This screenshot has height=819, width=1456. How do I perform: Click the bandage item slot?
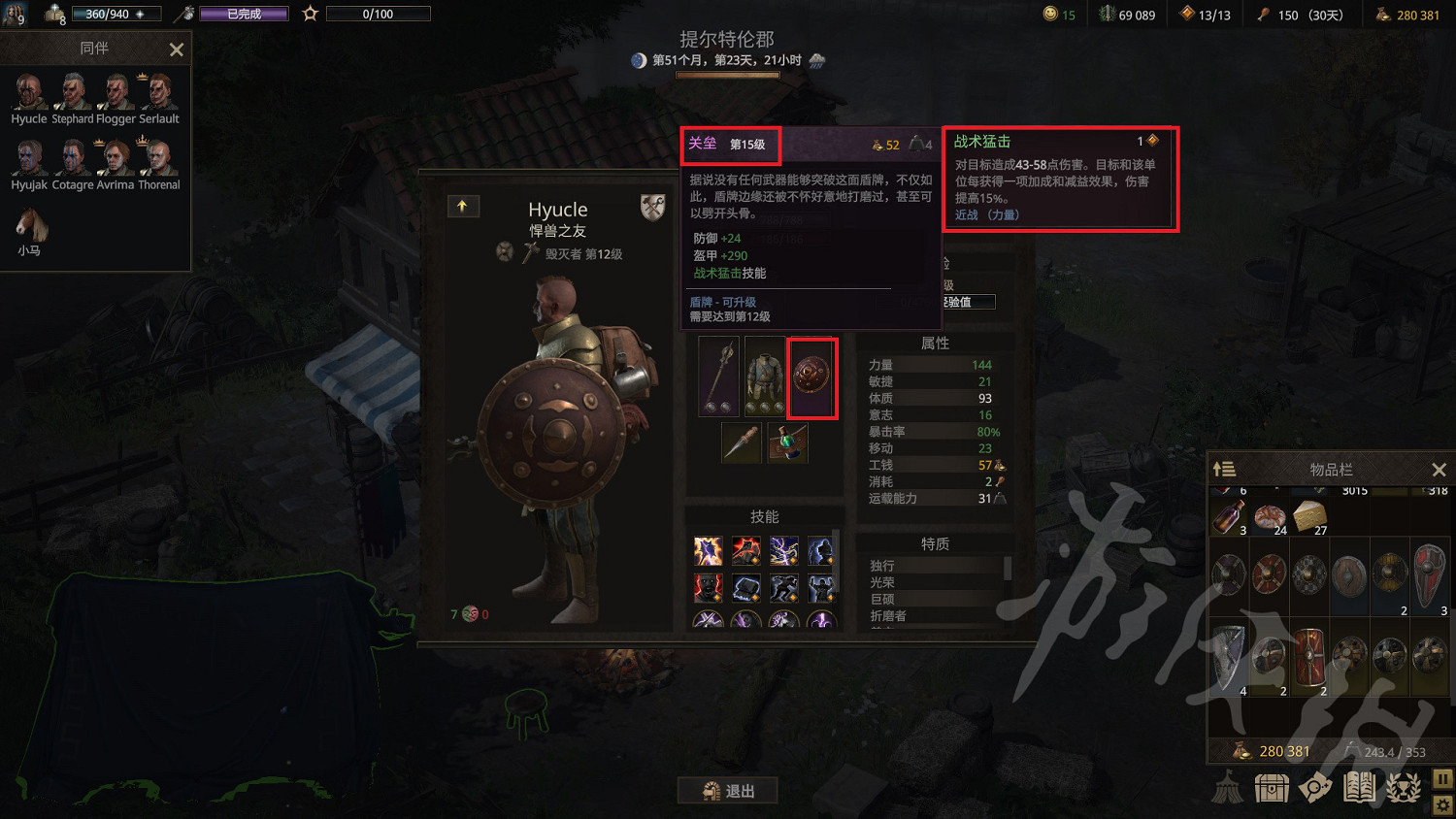(787, 442)
